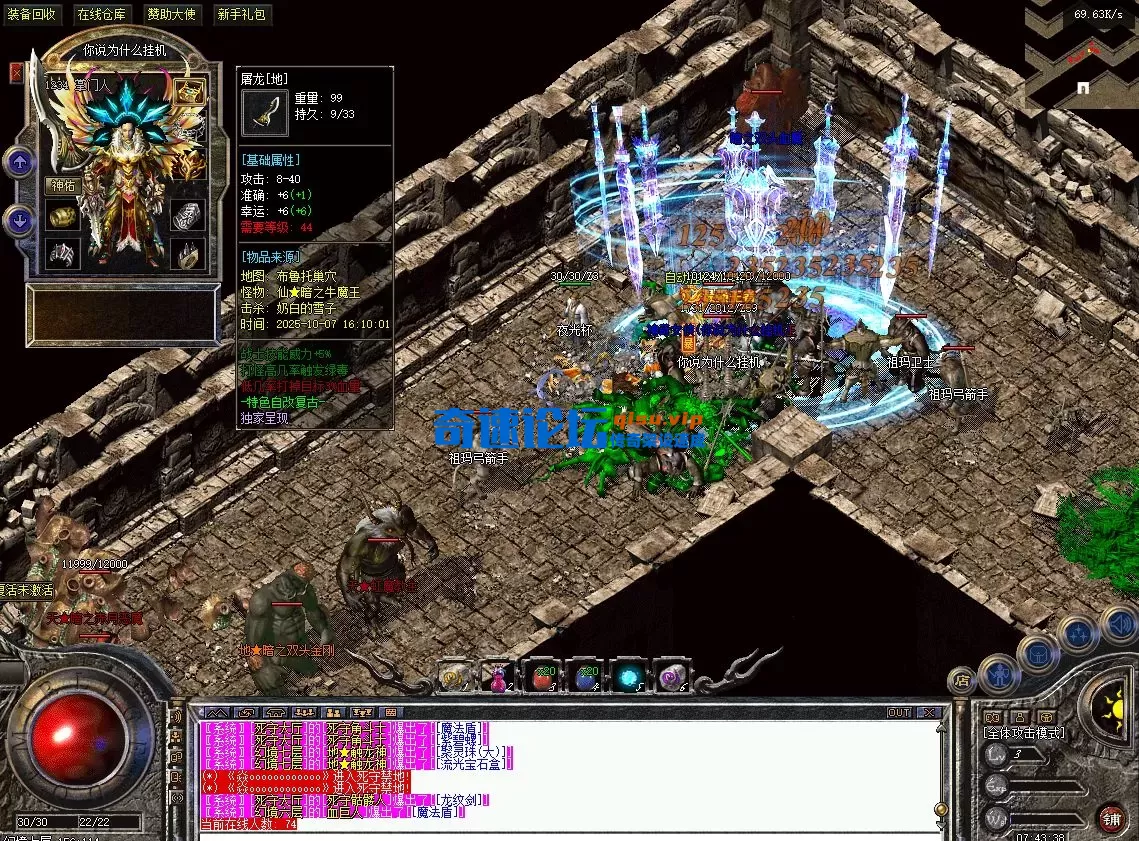The image size is (1139, 841).
Task: Activate the glowing cyan orb in hotbar slot 5
Action: tap(630, 677)
